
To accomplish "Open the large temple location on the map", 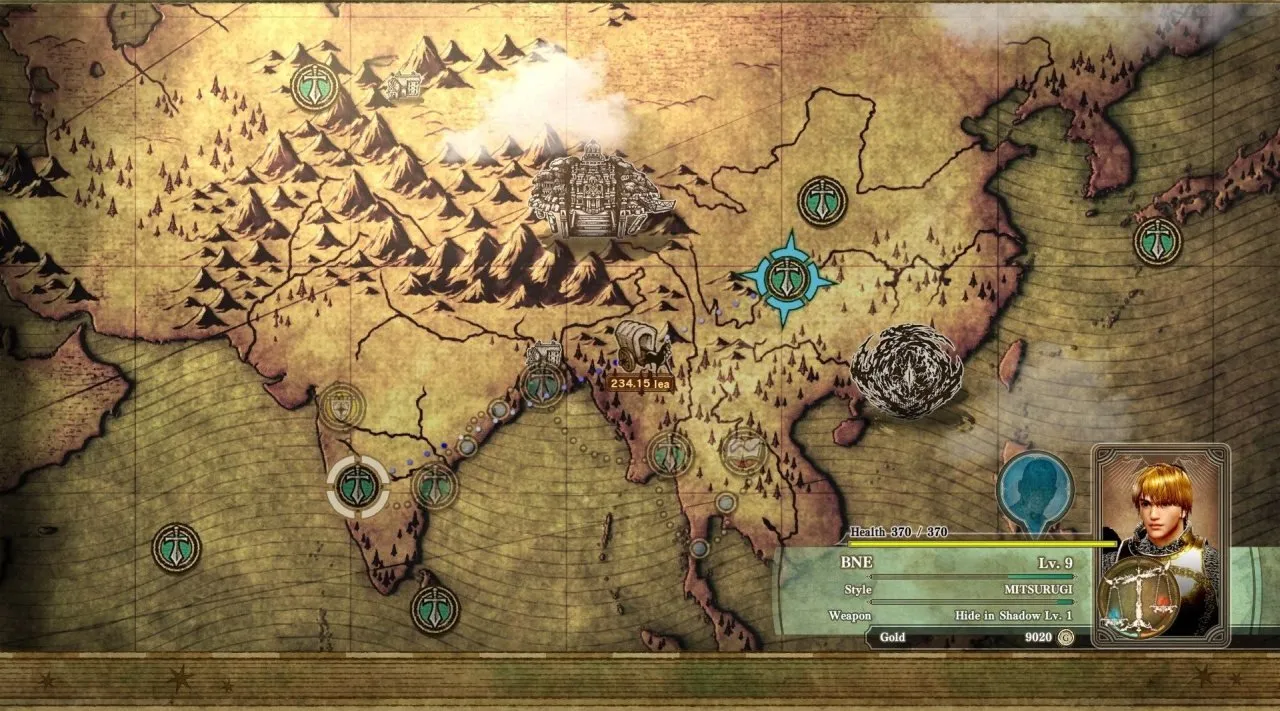I will click(593, 190).
